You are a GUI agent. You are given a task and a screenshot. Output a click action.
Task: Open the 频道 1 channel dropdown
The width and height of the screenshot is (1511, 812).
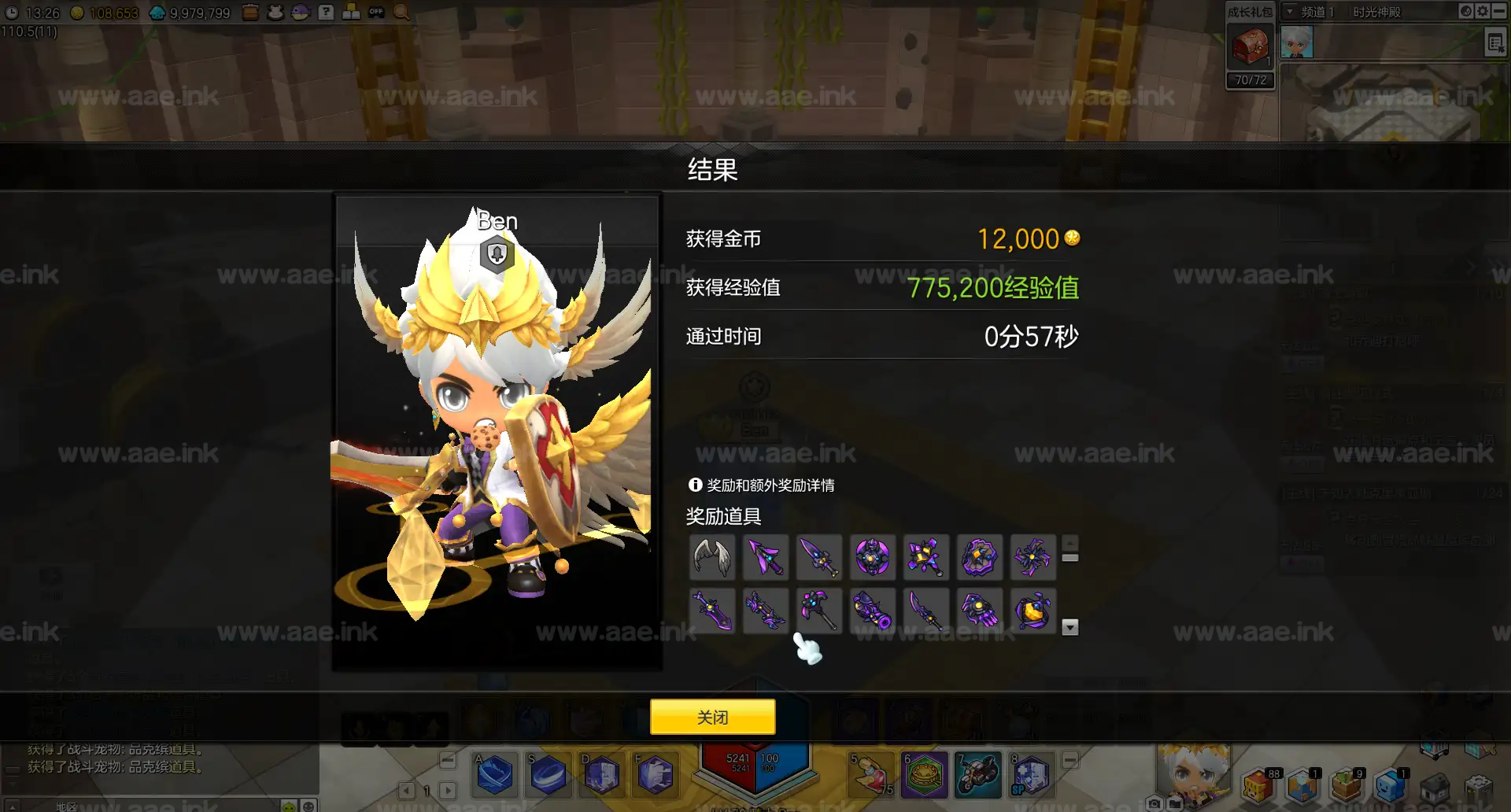point(1291,12)
